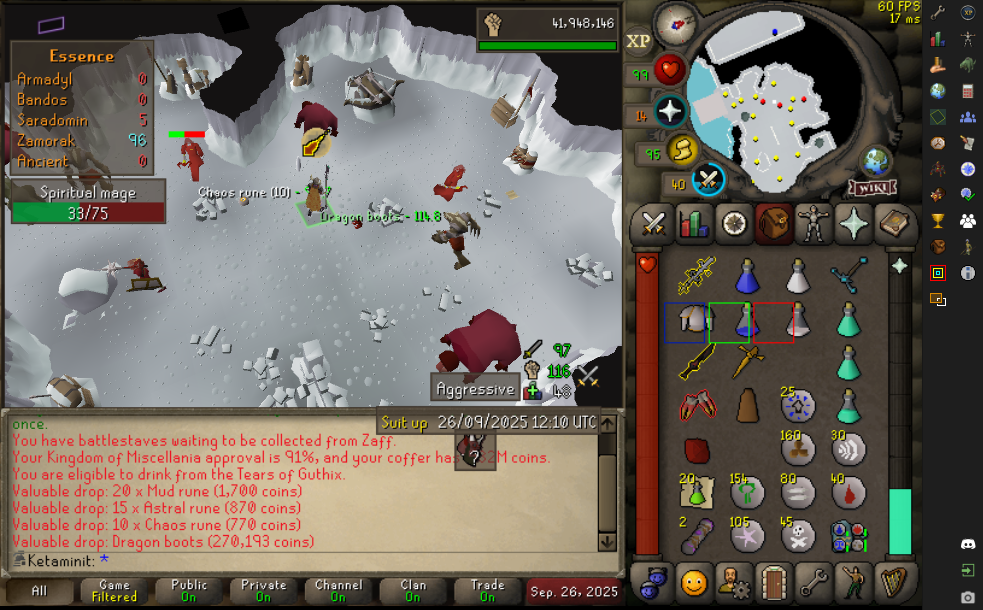This screenshot has height=610, width=983.
Task: Open the Spellbook tab
Action: (896, 222)
